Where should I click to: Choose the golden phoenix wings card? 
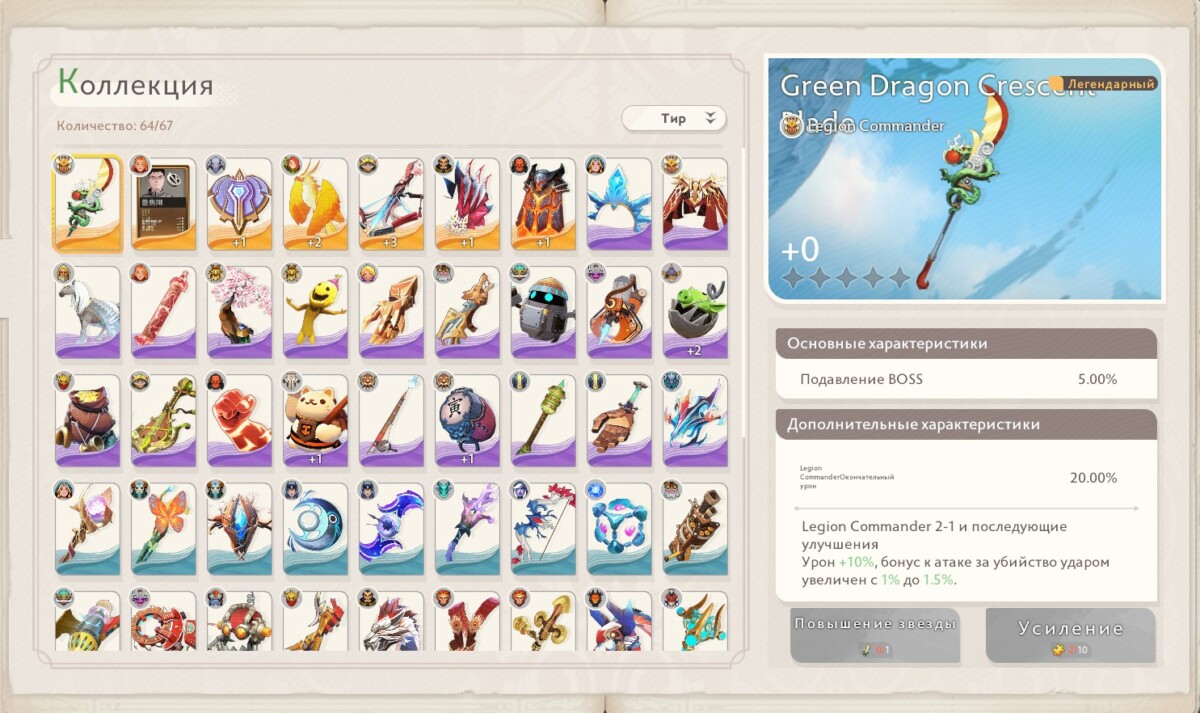(315, 202)
